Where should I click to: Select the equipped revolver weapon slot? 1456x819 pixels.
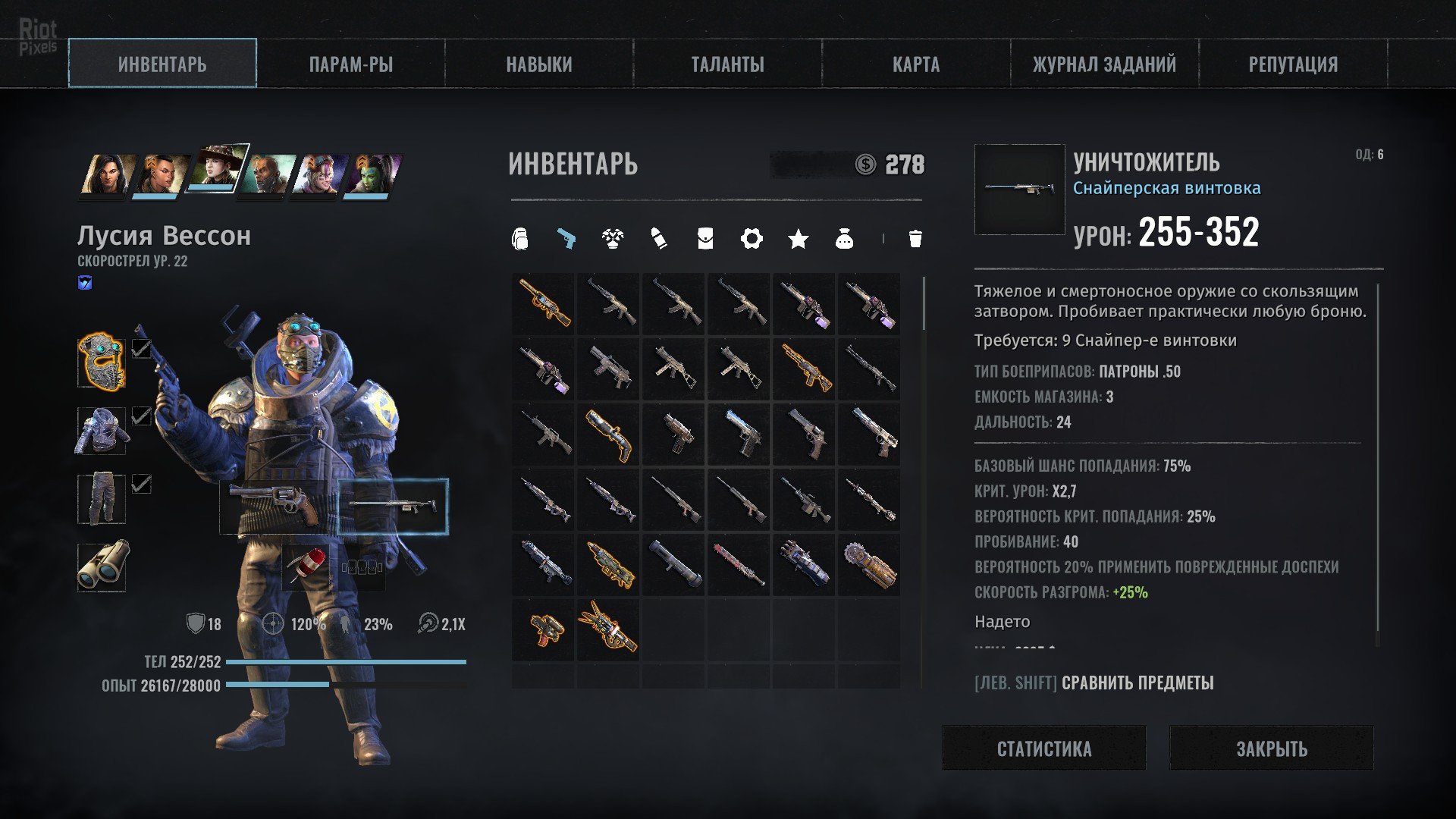[x=277, y=506]
